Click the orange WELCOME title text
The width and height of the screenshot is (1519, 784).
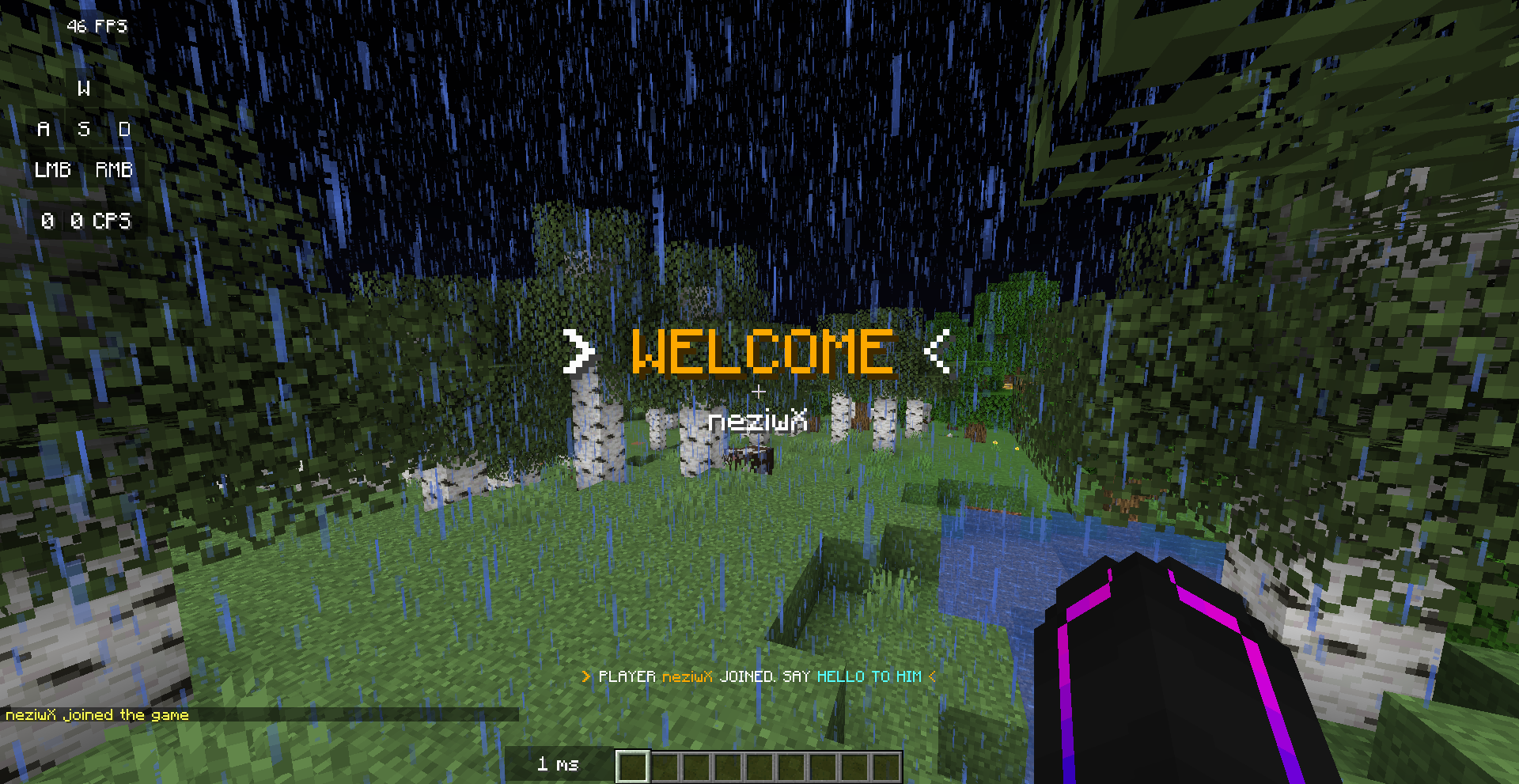[x=762, y=350]
